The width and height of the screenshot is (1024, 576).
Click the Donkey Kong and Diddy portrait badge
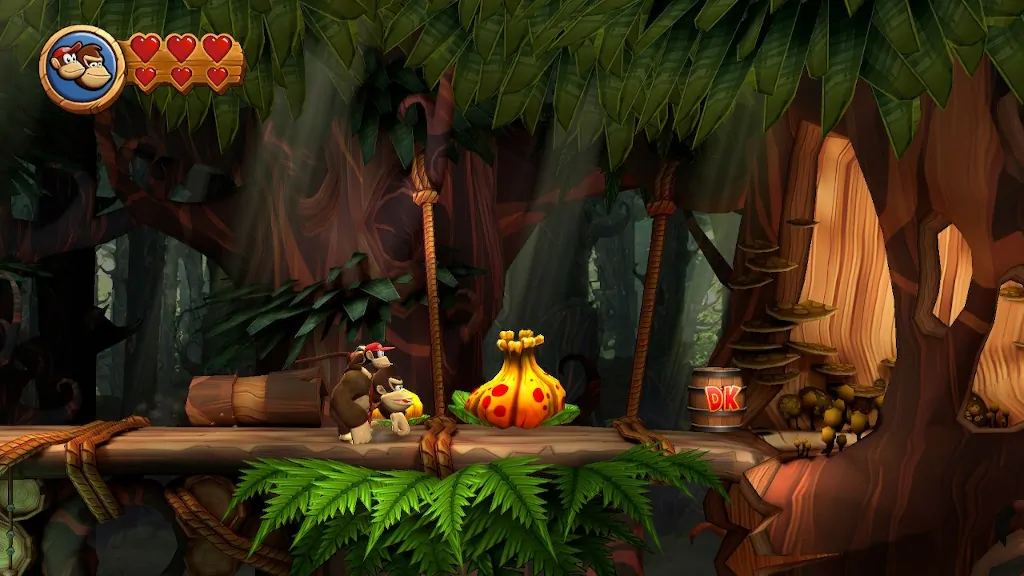(82, 68)
